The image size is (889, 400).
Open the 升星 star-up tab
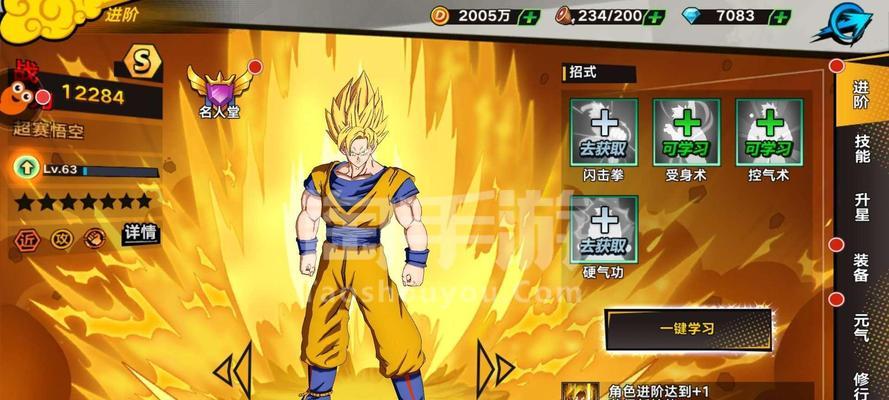point(861,209)
